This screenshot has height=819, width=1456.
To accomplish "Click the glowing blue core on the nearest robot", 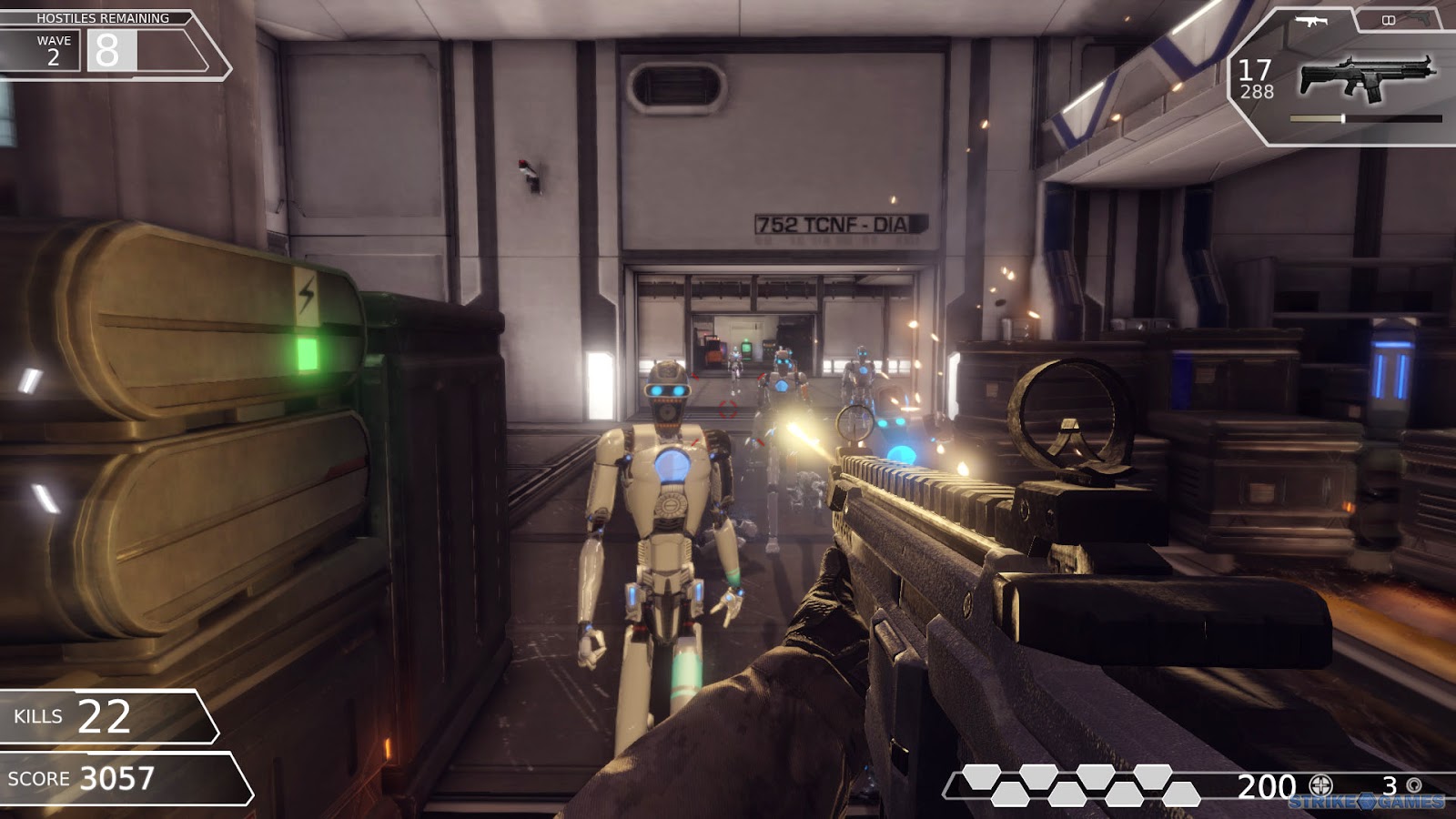I will point(671,464).
